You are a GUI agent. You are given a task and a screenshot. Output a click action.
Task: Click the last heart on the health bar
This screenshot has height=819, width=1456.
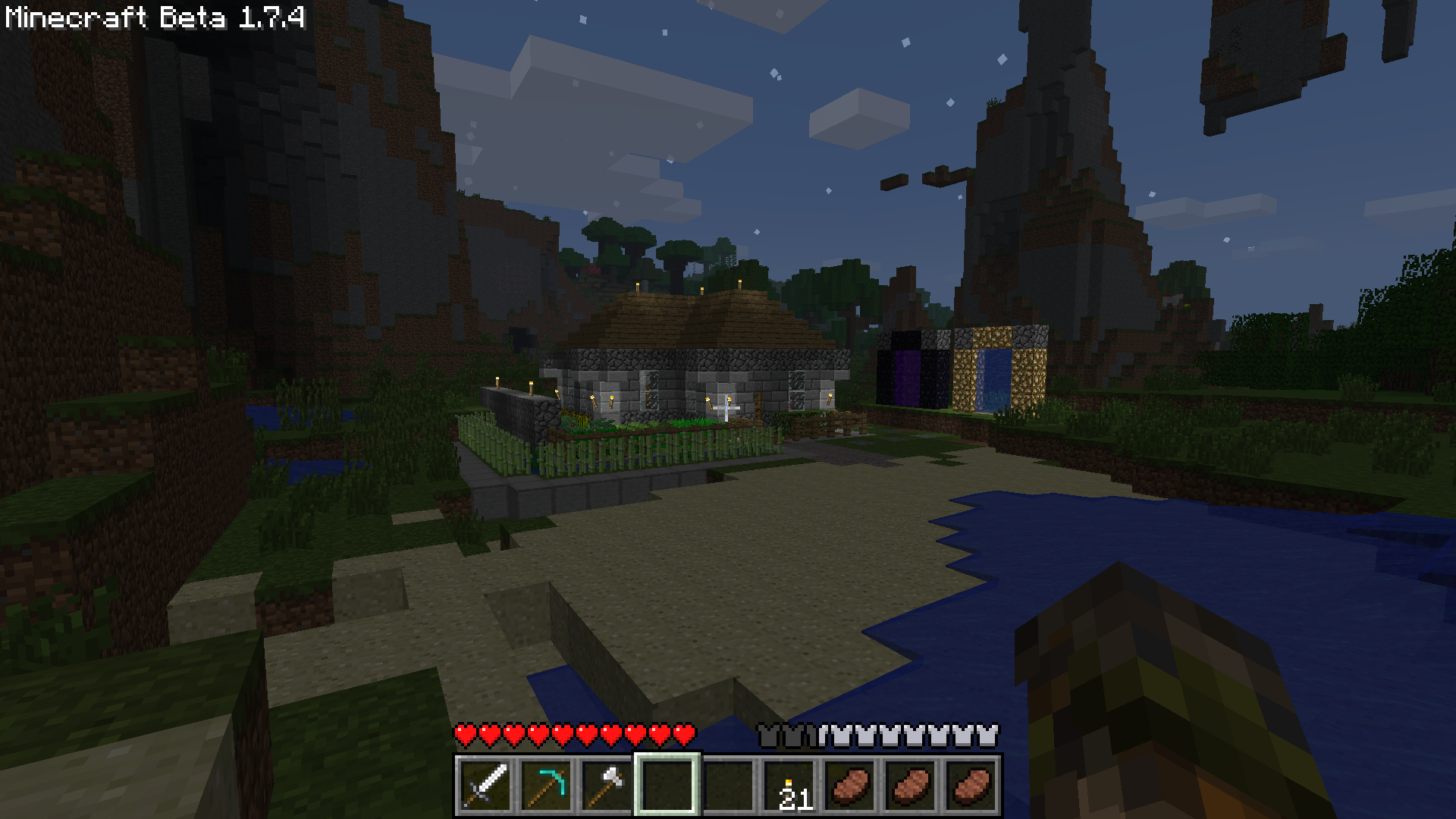click(685, 734)
